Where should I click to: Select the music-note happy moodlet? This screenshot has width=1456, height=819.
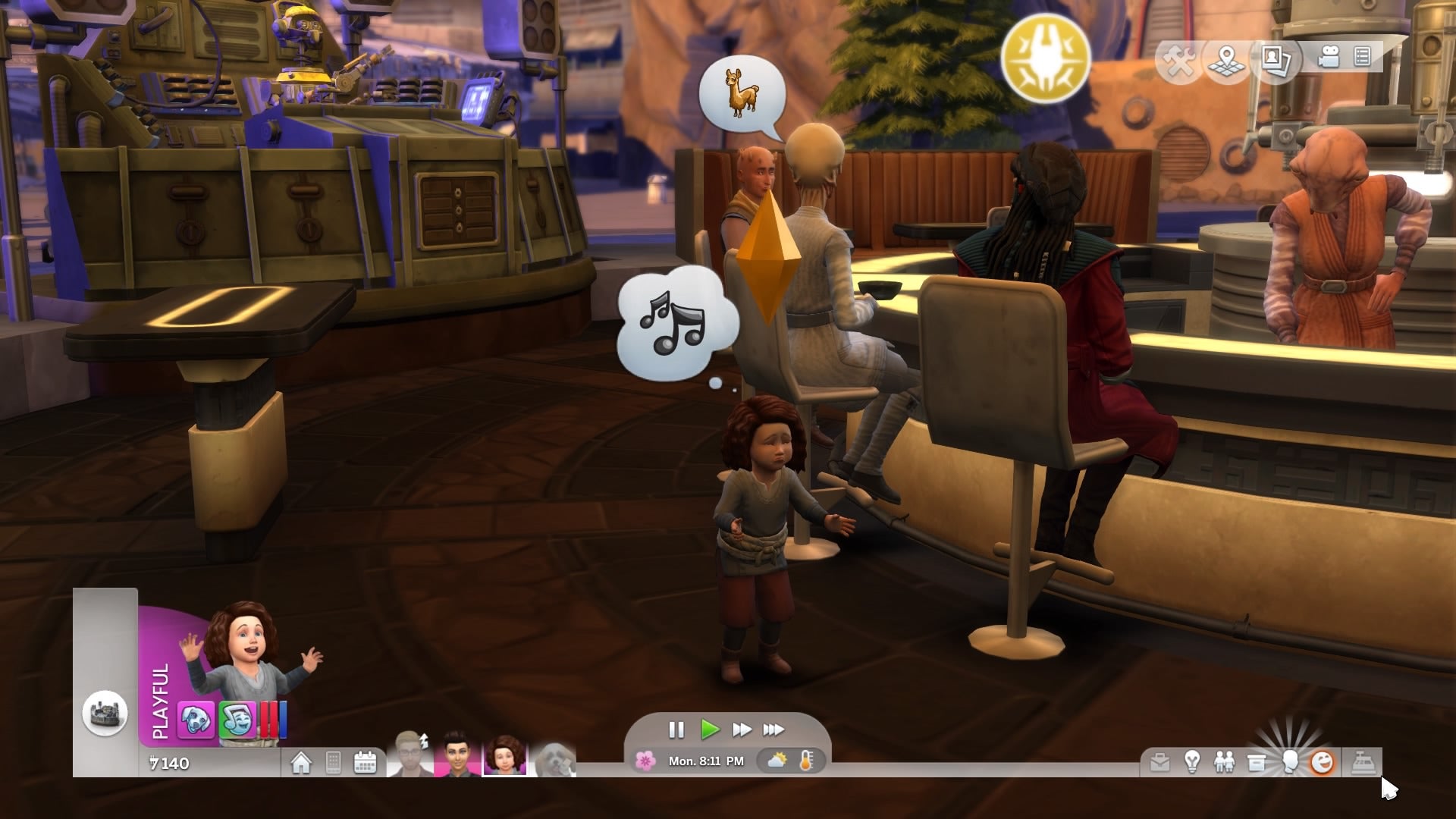point(237,719)
